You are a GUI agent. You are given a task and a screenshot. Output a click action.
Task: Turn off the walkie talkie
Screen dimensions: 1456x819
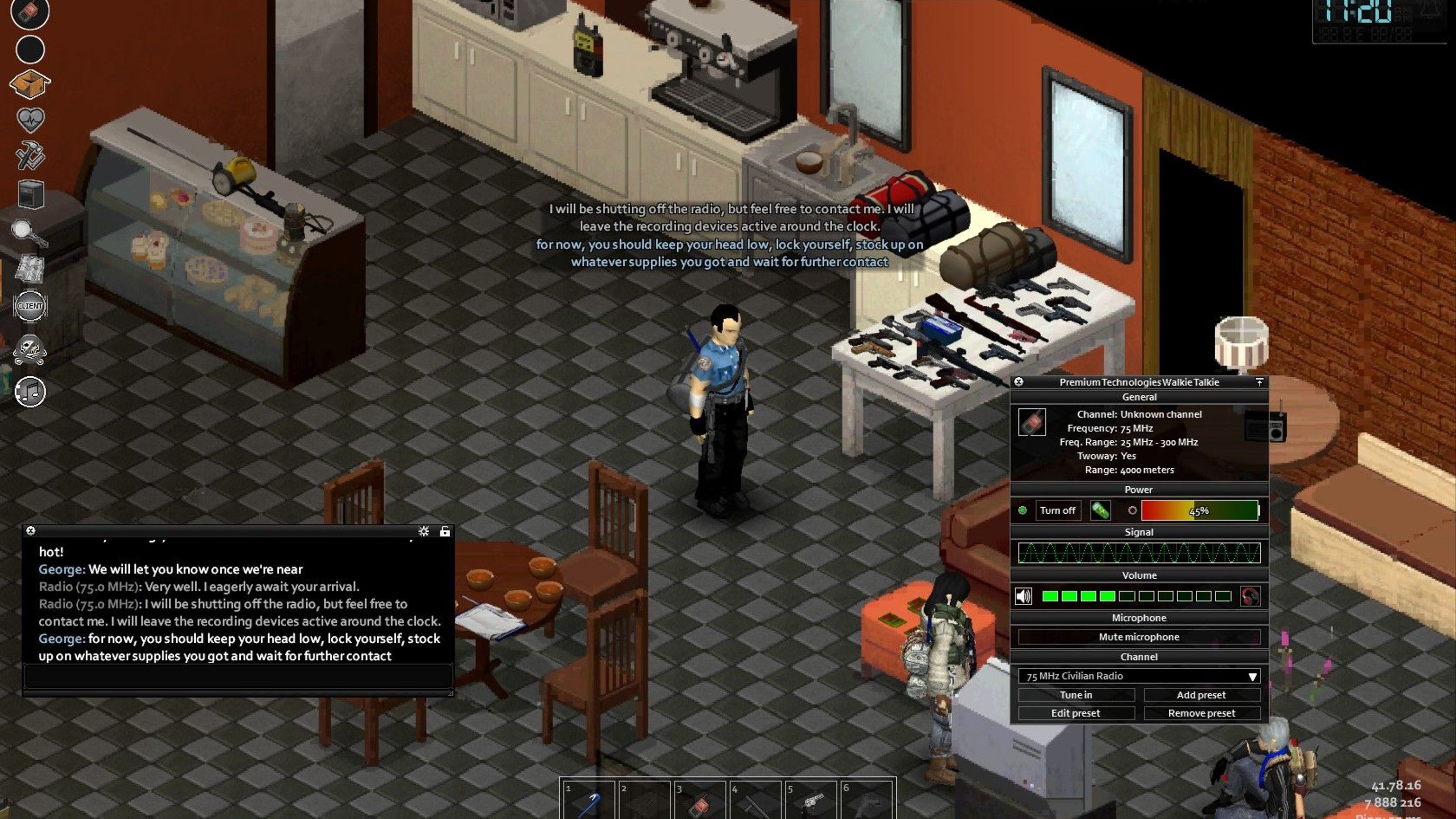[x=1057, y=510]
